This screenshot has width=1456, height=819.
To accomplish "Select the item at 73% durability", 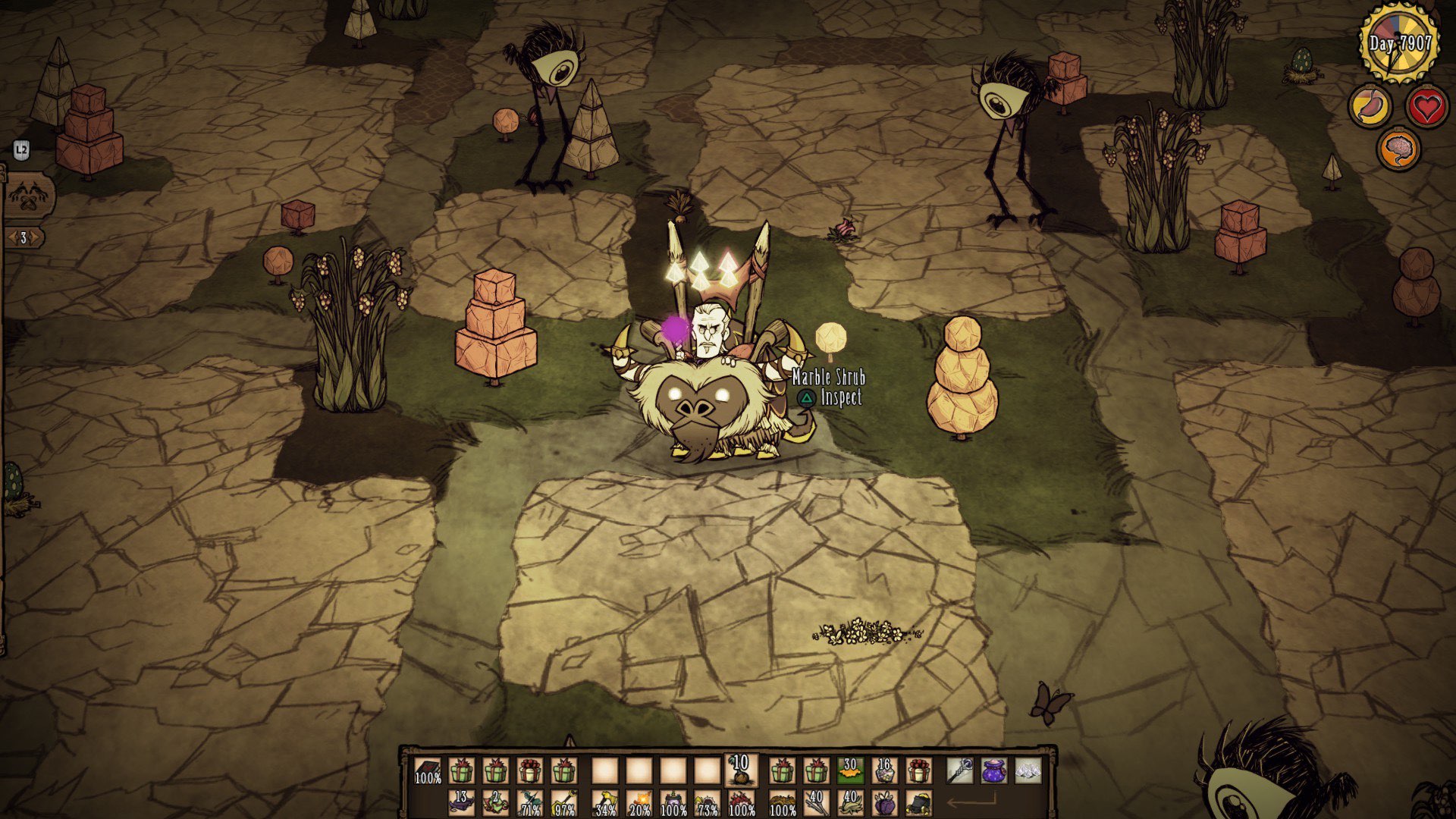I will point(708,804).
